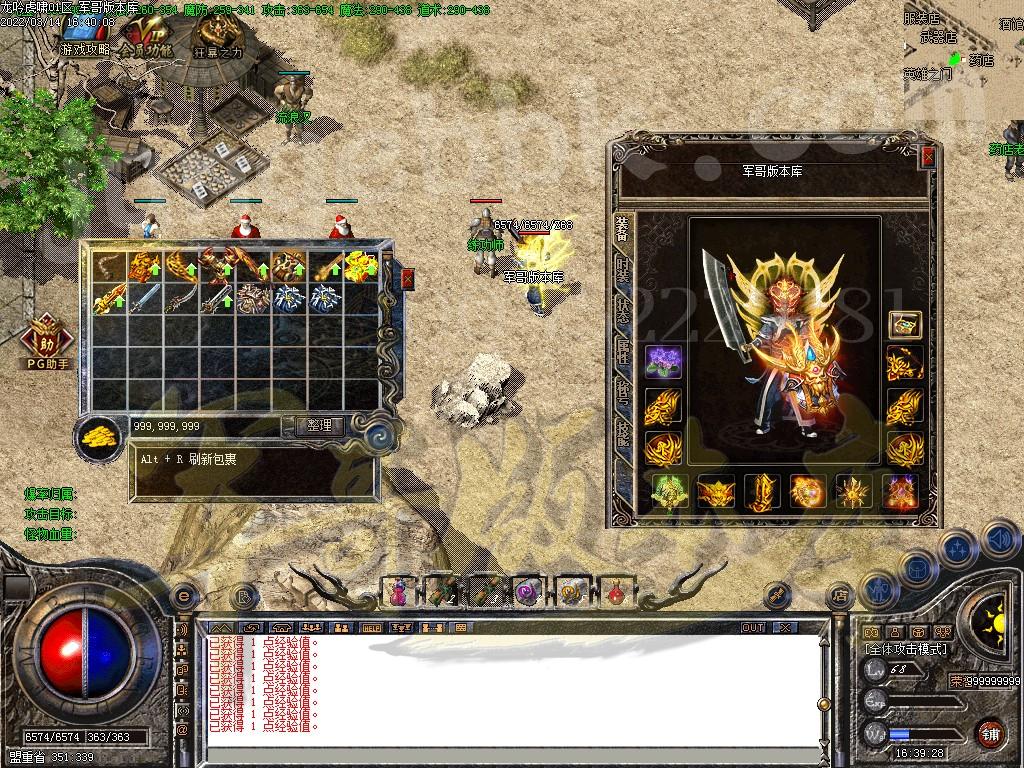The height and width of the screenshot is (768, 1024).
Task: Activate the 狂暴之力 icon
Action: [x=218, y=41]
